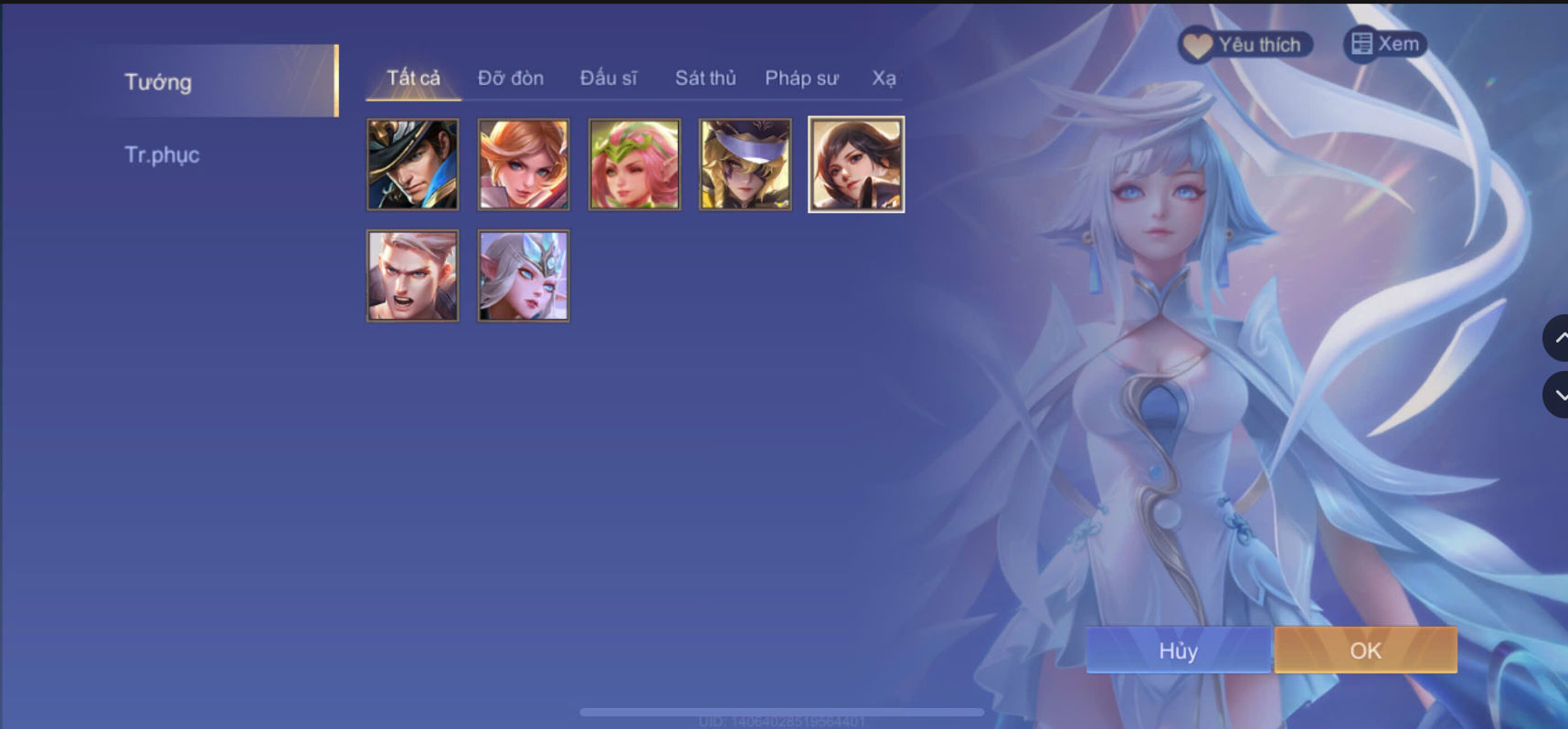Filter heroes by Pháp sư
This screenshot has width=1568, height=729.
[x=801, y=79]
